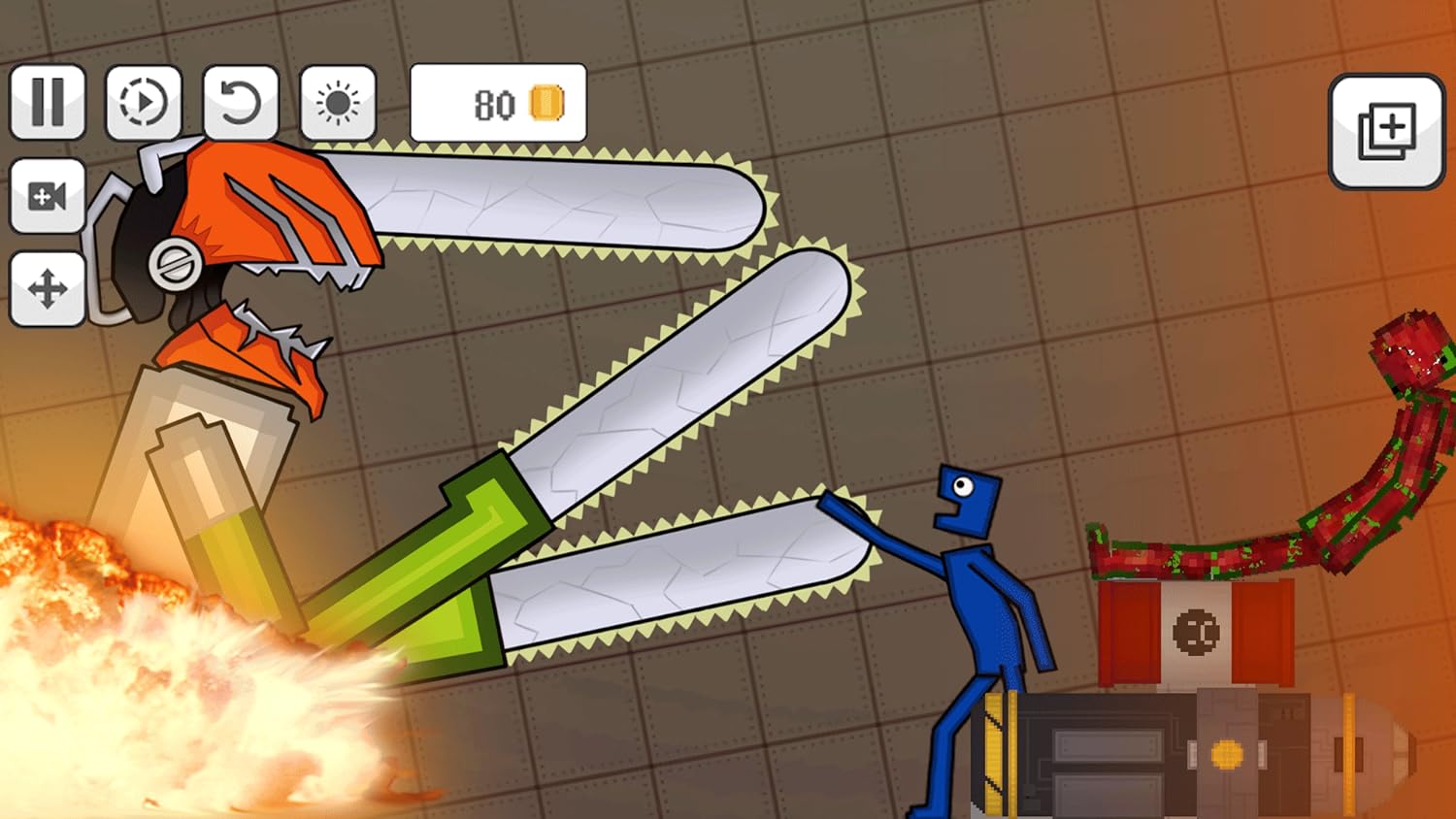Viewport: 1456px width, 819px height.
Task: Pause the game simulation
Action: (48, 102)
